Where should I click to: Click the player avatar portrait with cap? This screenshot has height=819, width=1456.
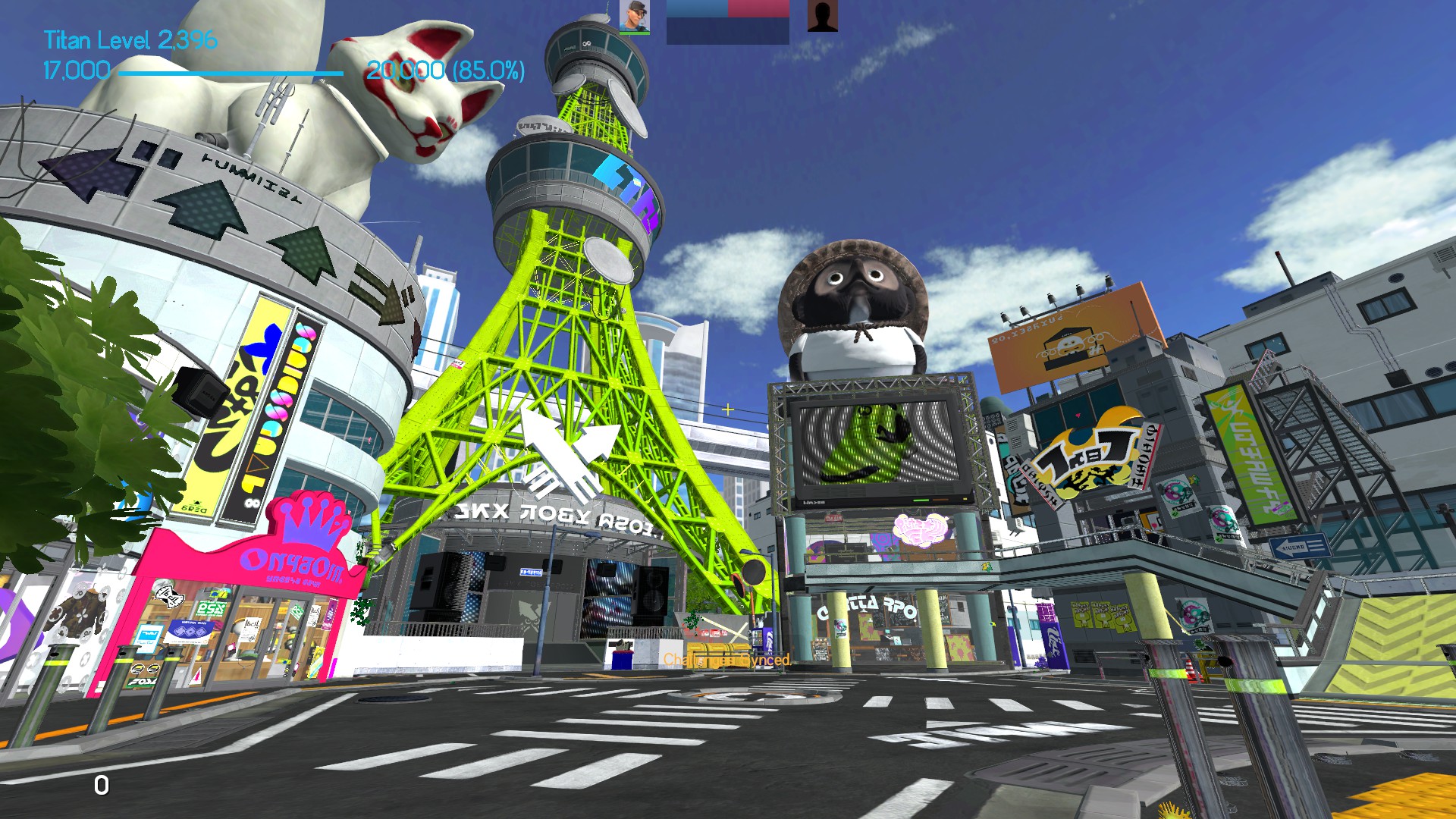pos(634,16)
